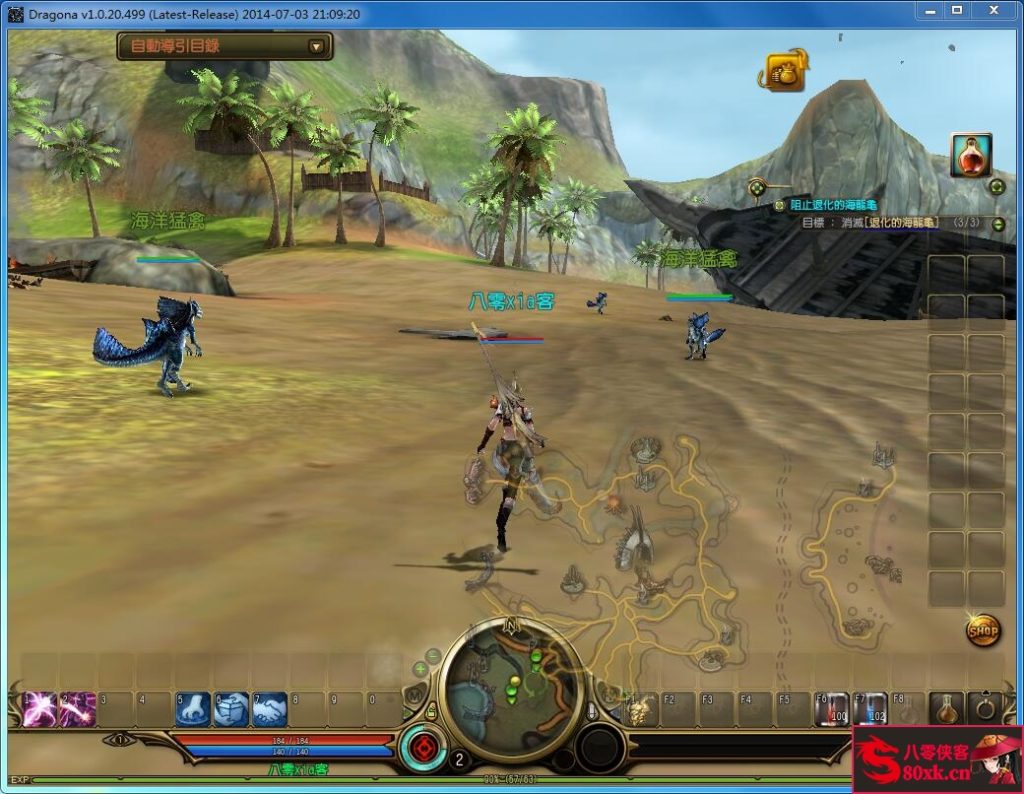
Task: Activate the purple lightning skill in slot 1
Action: point(39,709)
